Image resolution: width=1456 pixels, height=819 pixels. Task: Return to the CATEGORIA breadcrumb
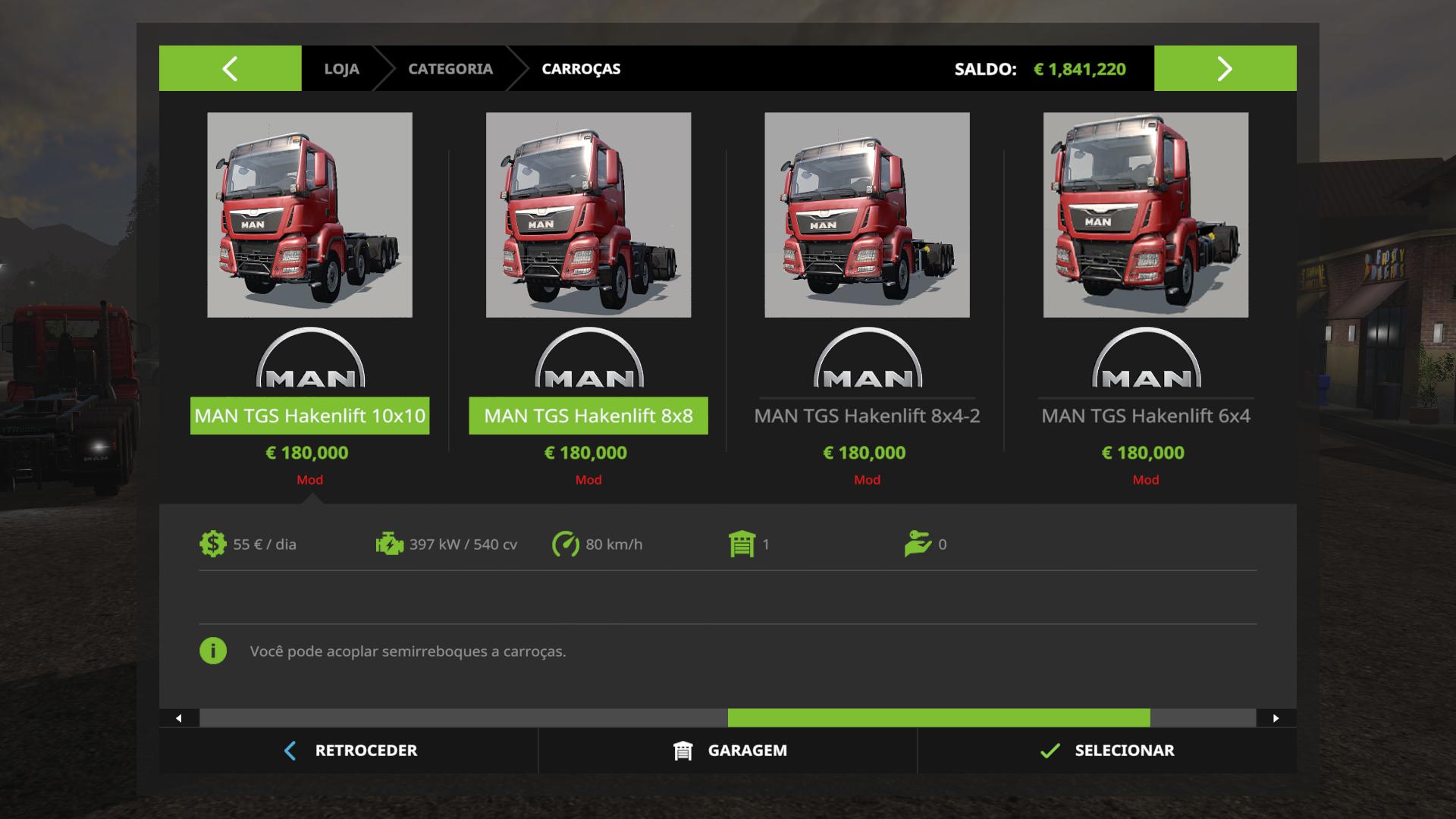(450, 69)
